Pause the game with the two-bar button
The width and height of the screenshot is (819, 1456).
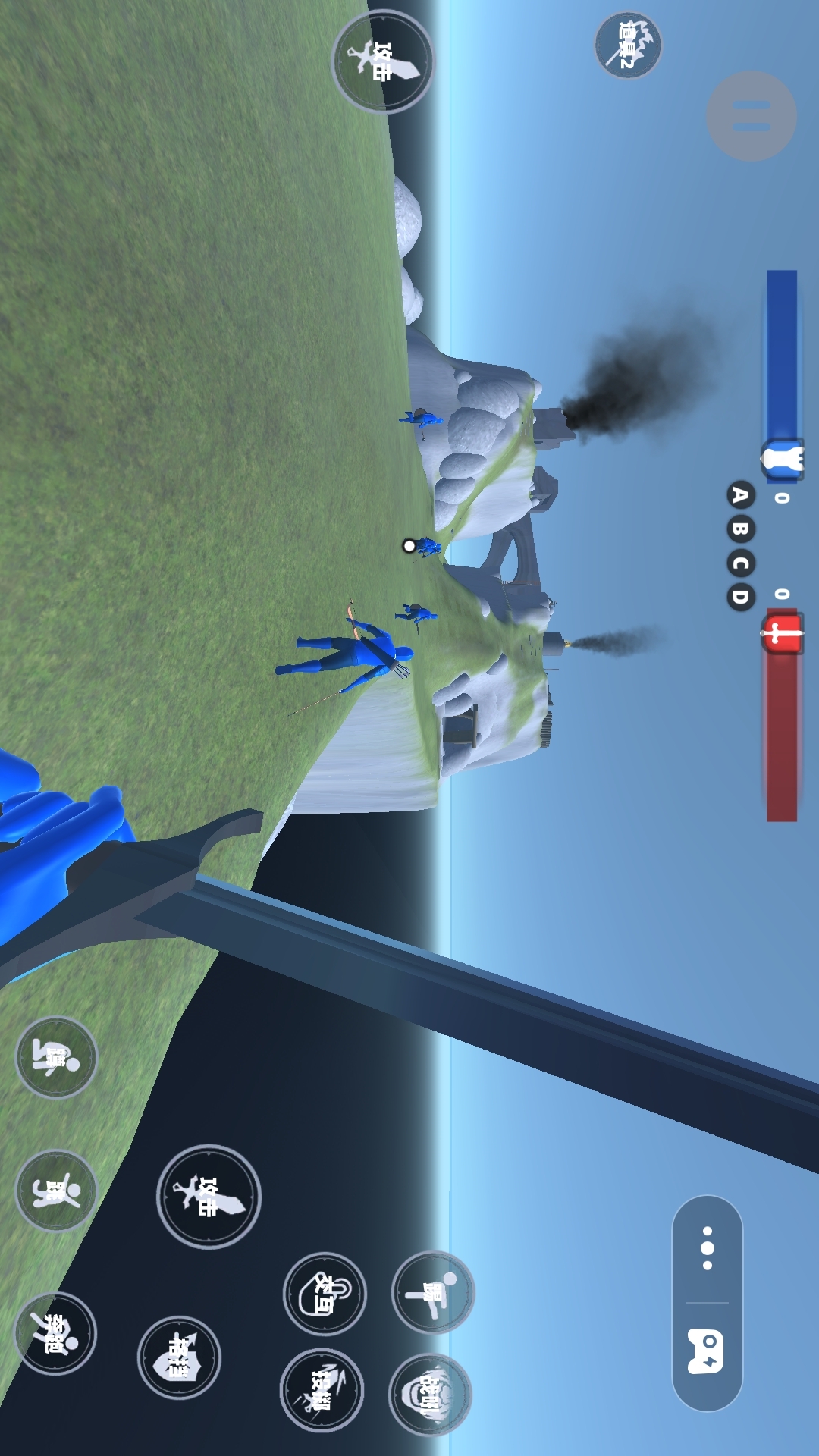(751, 116)
